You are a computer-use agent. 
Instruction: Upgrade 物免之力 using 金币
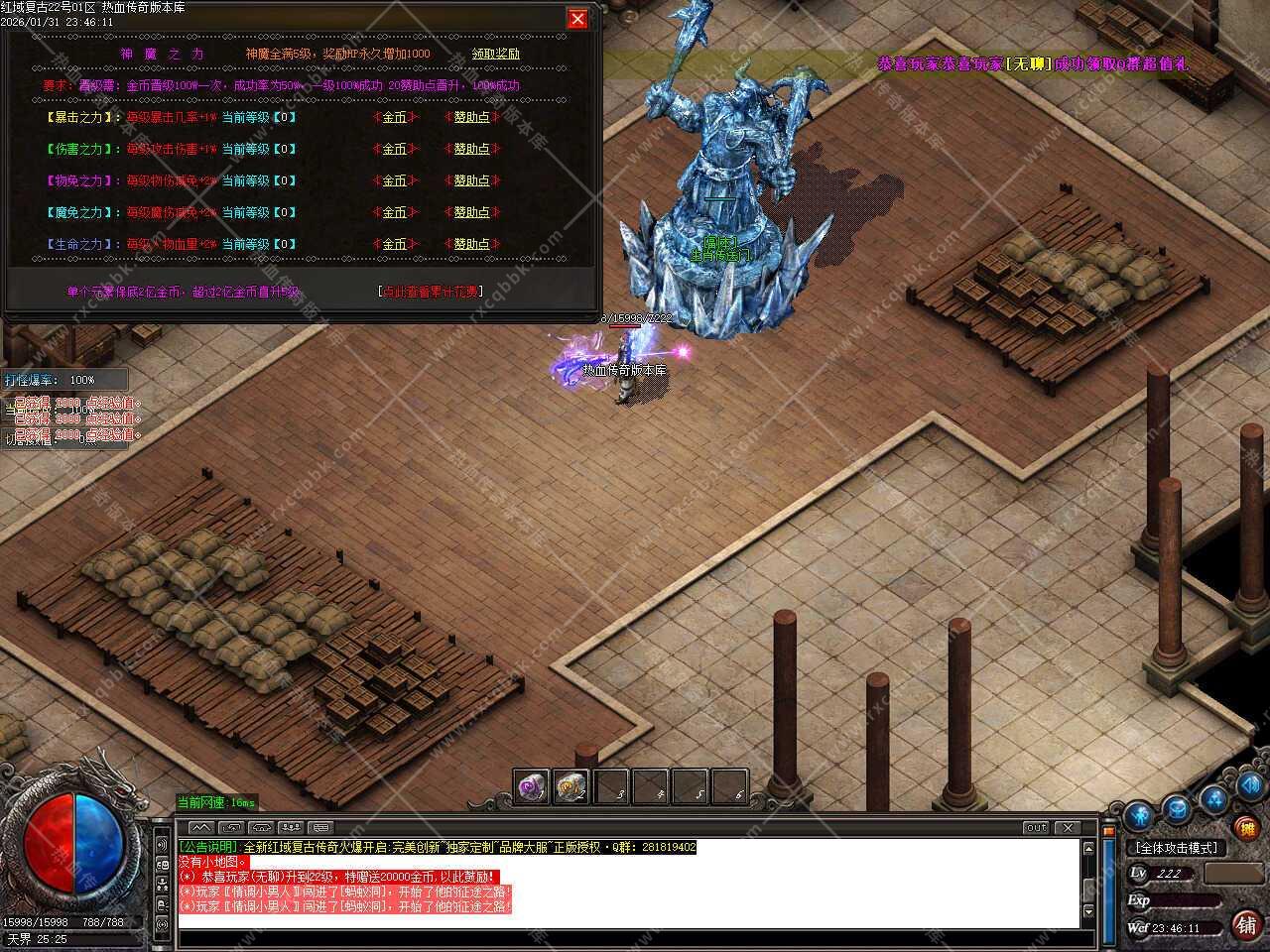tap(395, 180)
